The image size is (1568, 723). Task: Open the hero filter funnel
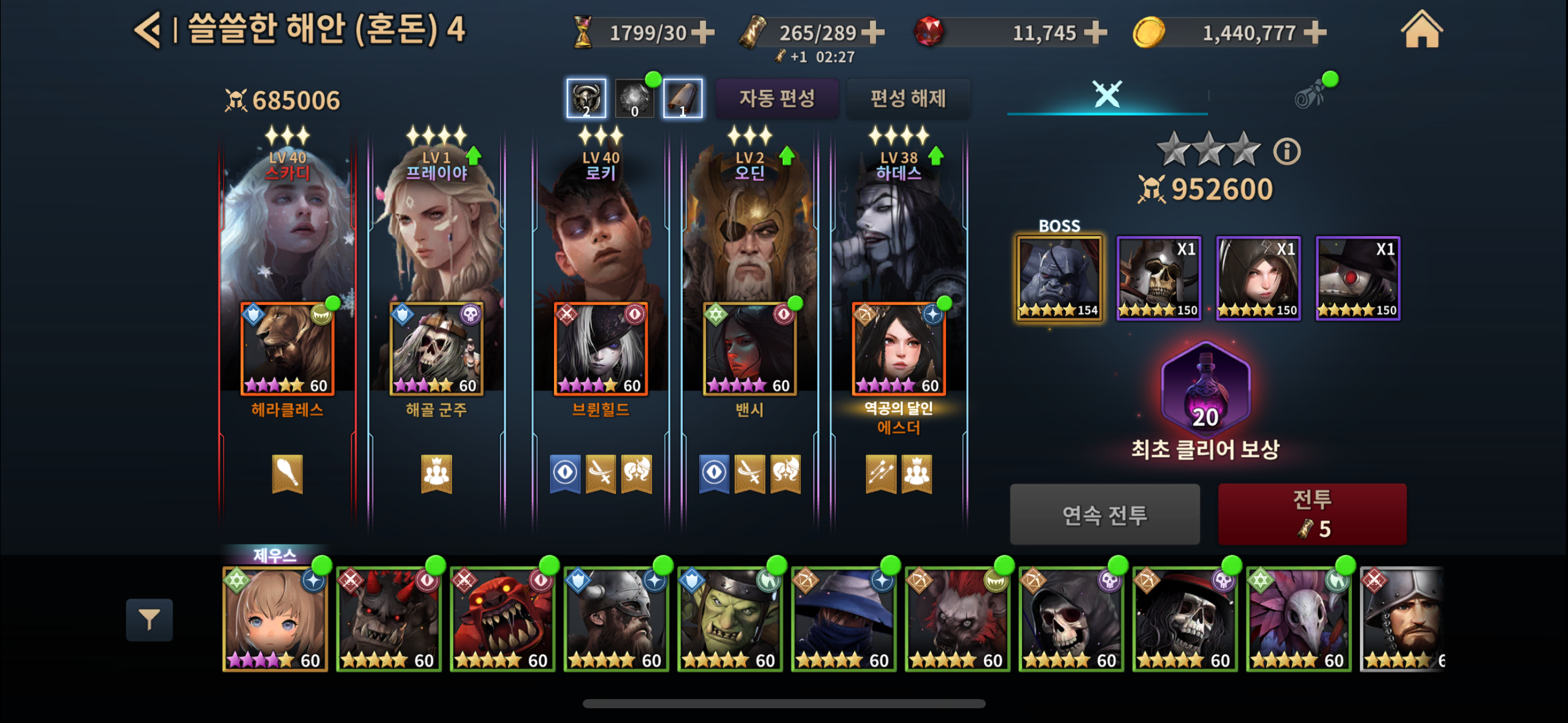point(149,619)
